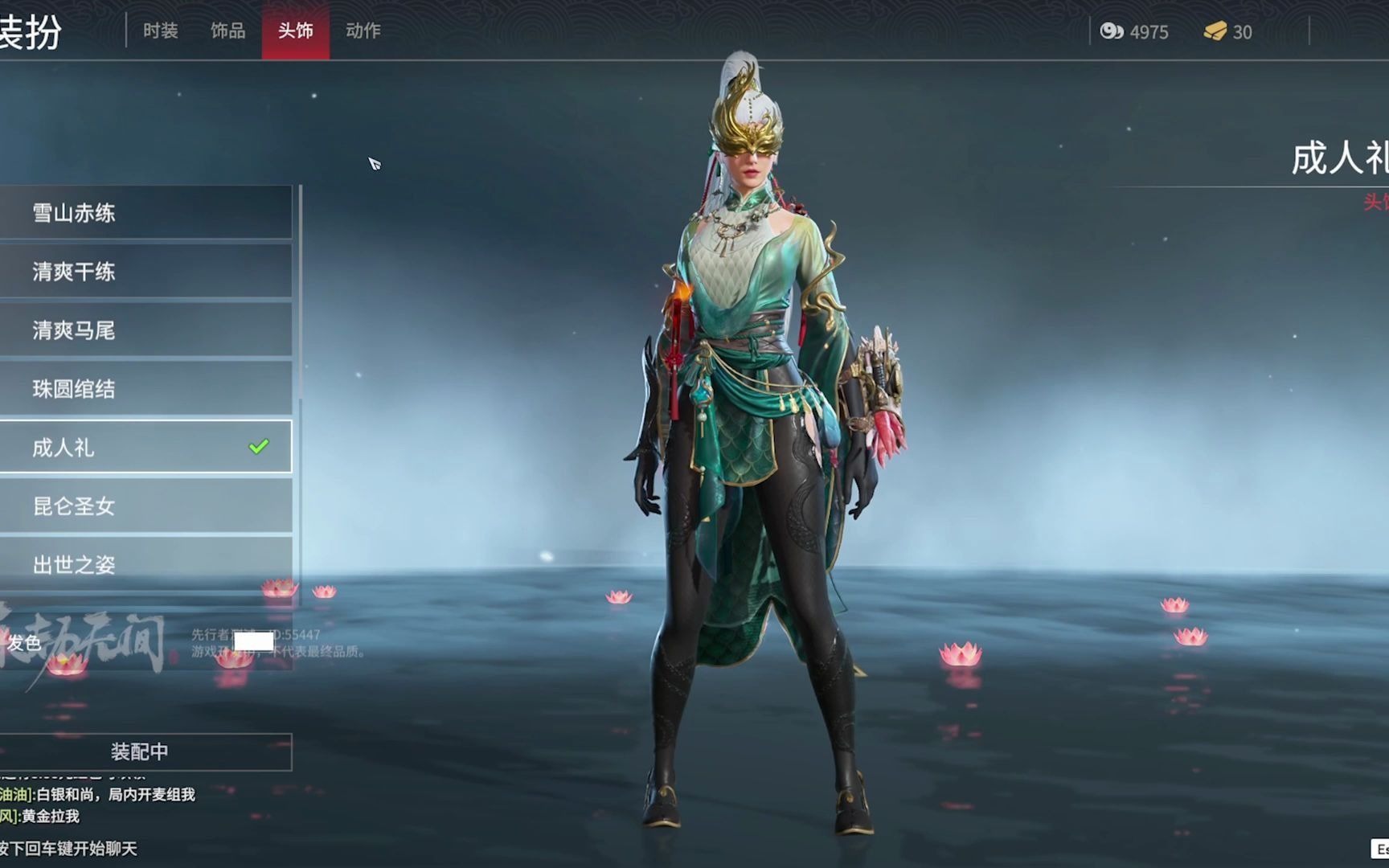Image resolution: width=1389 pixels, height=868 pixels.
Task: Click the silver coin currency icon
Action: point(1112,31)
